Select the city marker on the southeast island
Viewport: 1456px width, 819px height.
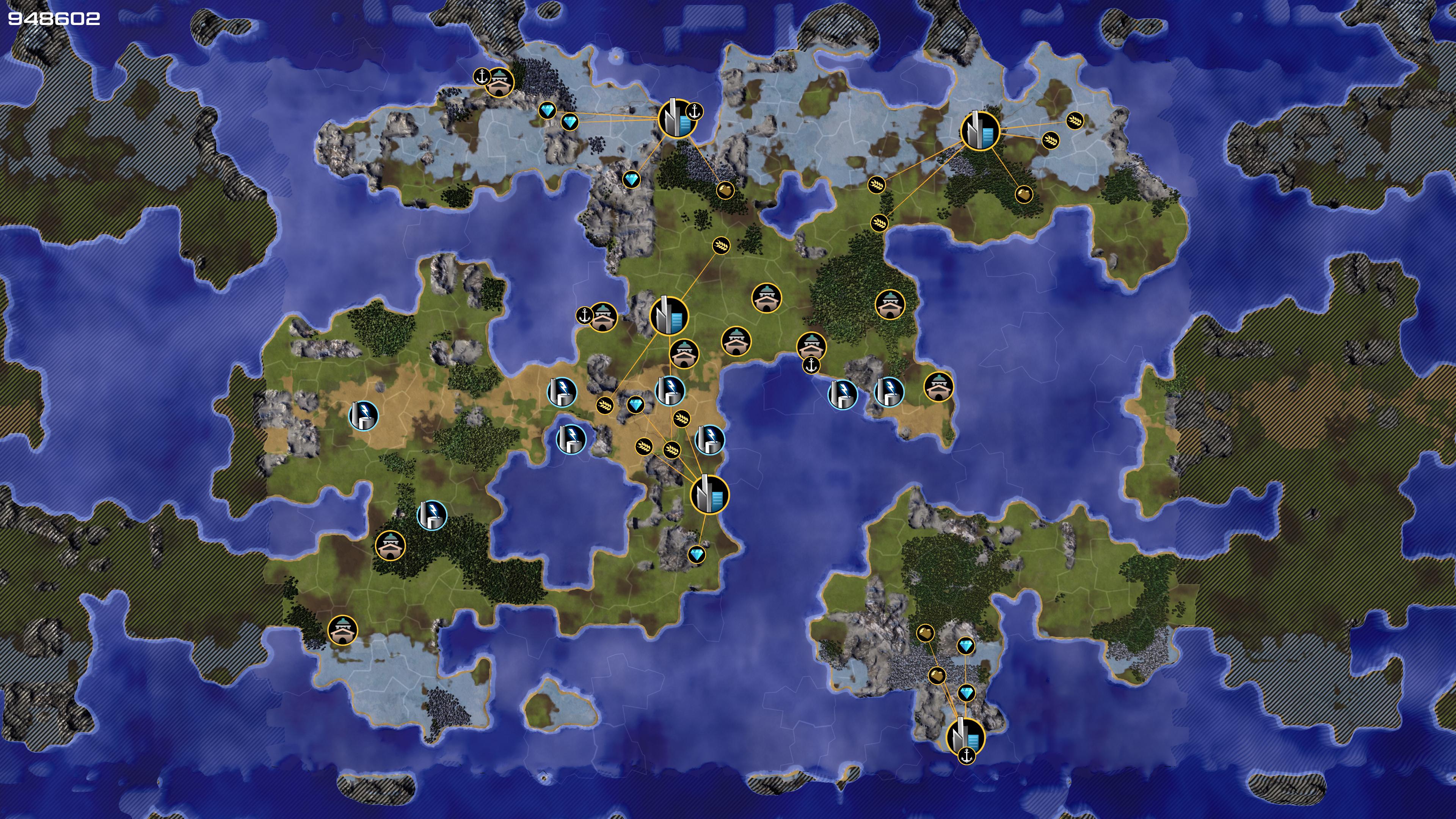tap(965, 736)
